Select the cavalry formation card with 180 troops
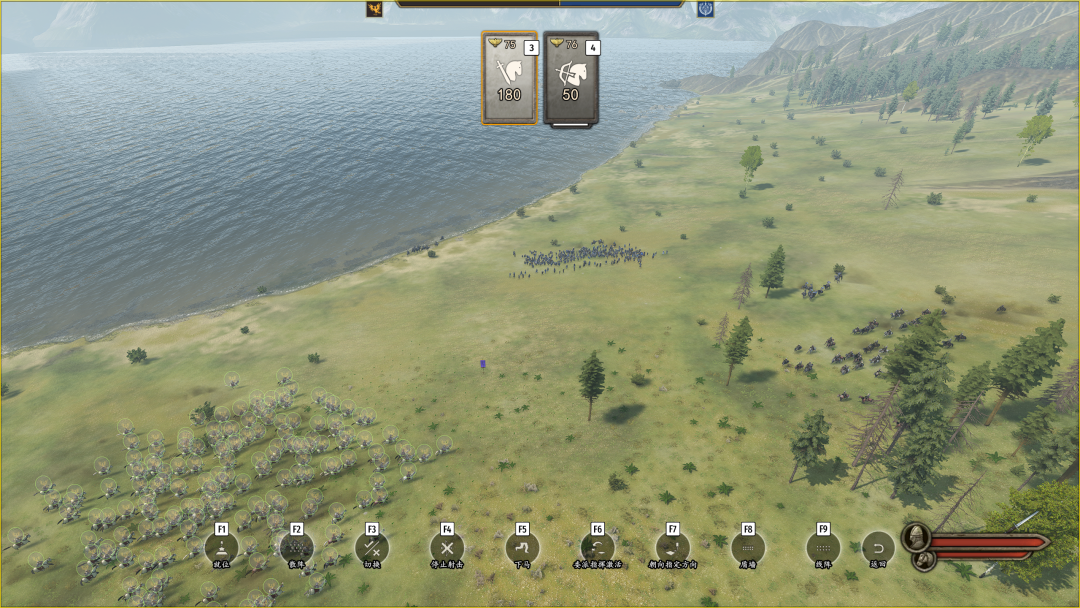1080x608 pixels. click(x=509, y=78)
